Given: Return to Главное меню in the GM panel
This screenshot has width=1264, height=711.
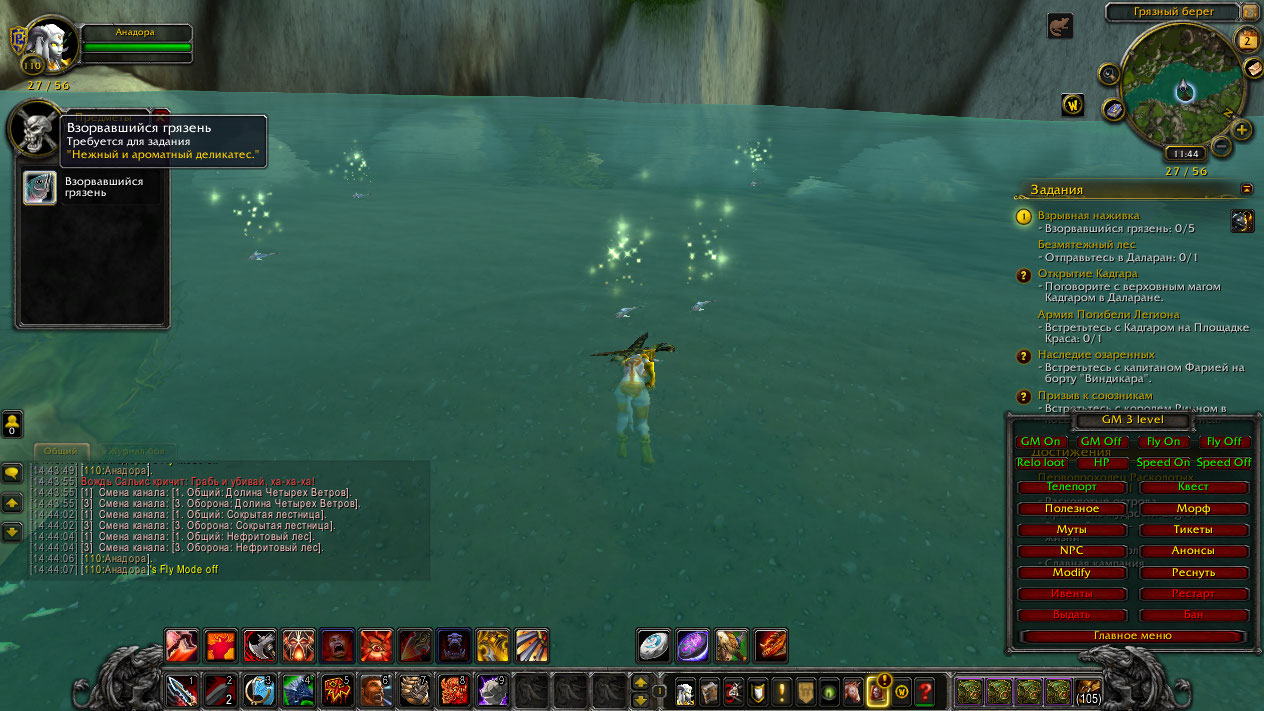Looking at the screenshot, I should click(x=1132, y=635).
